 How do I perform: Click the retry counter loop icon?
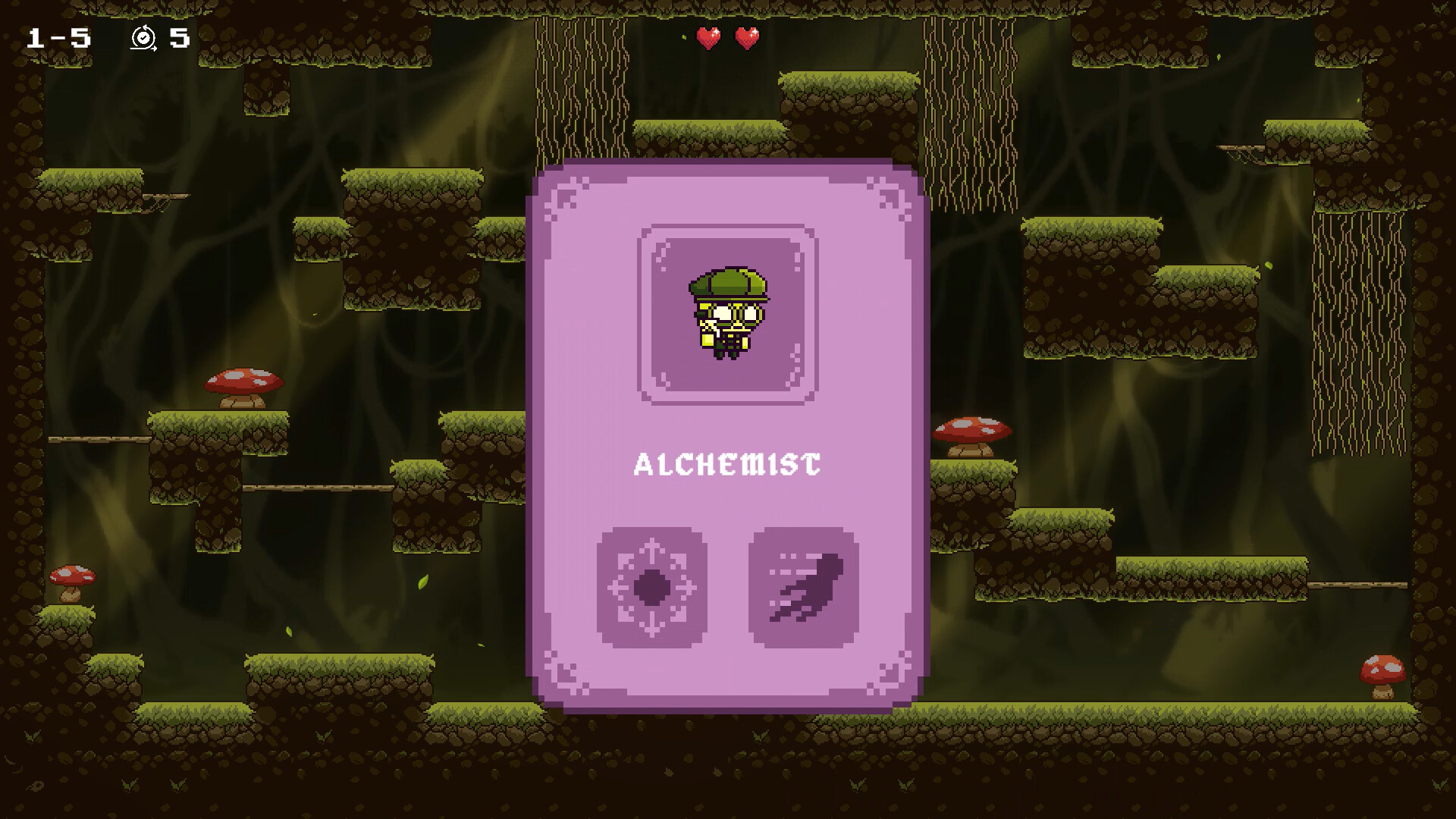coord(144,36)
